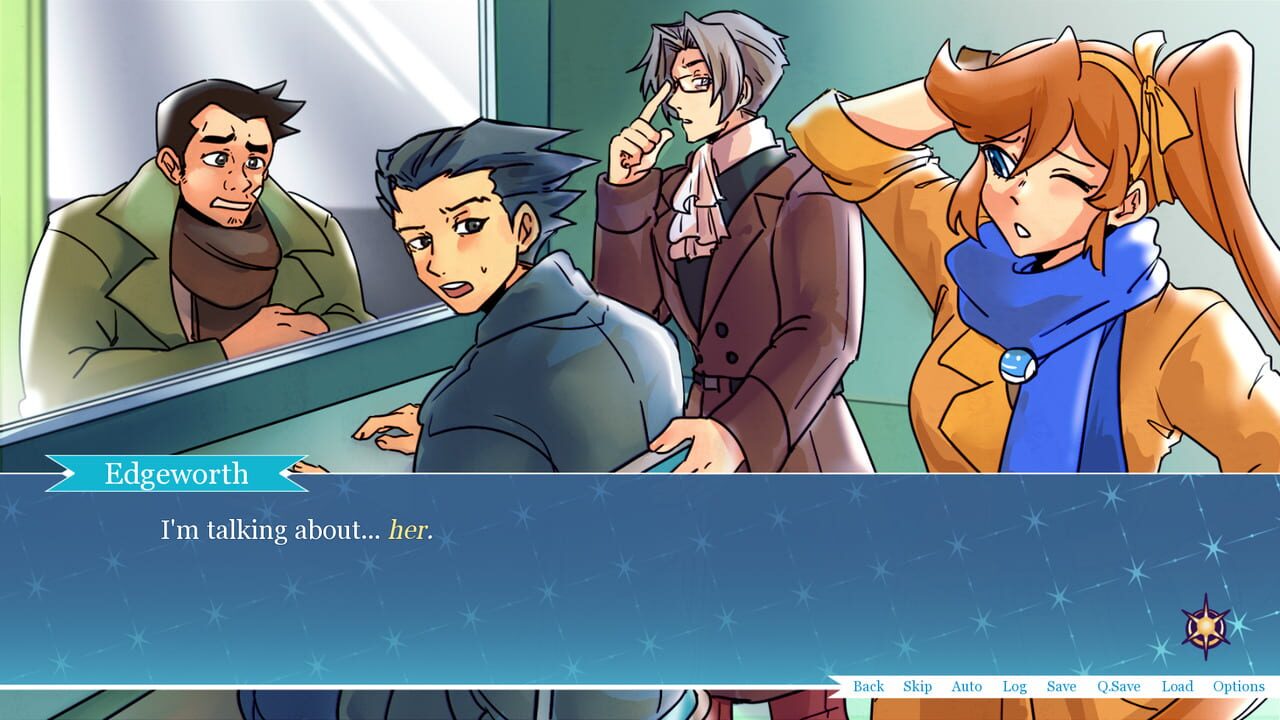Click Back to rewind the dialogue
The width and height of the screenshot is (1280, 720).
pos(868,687)
